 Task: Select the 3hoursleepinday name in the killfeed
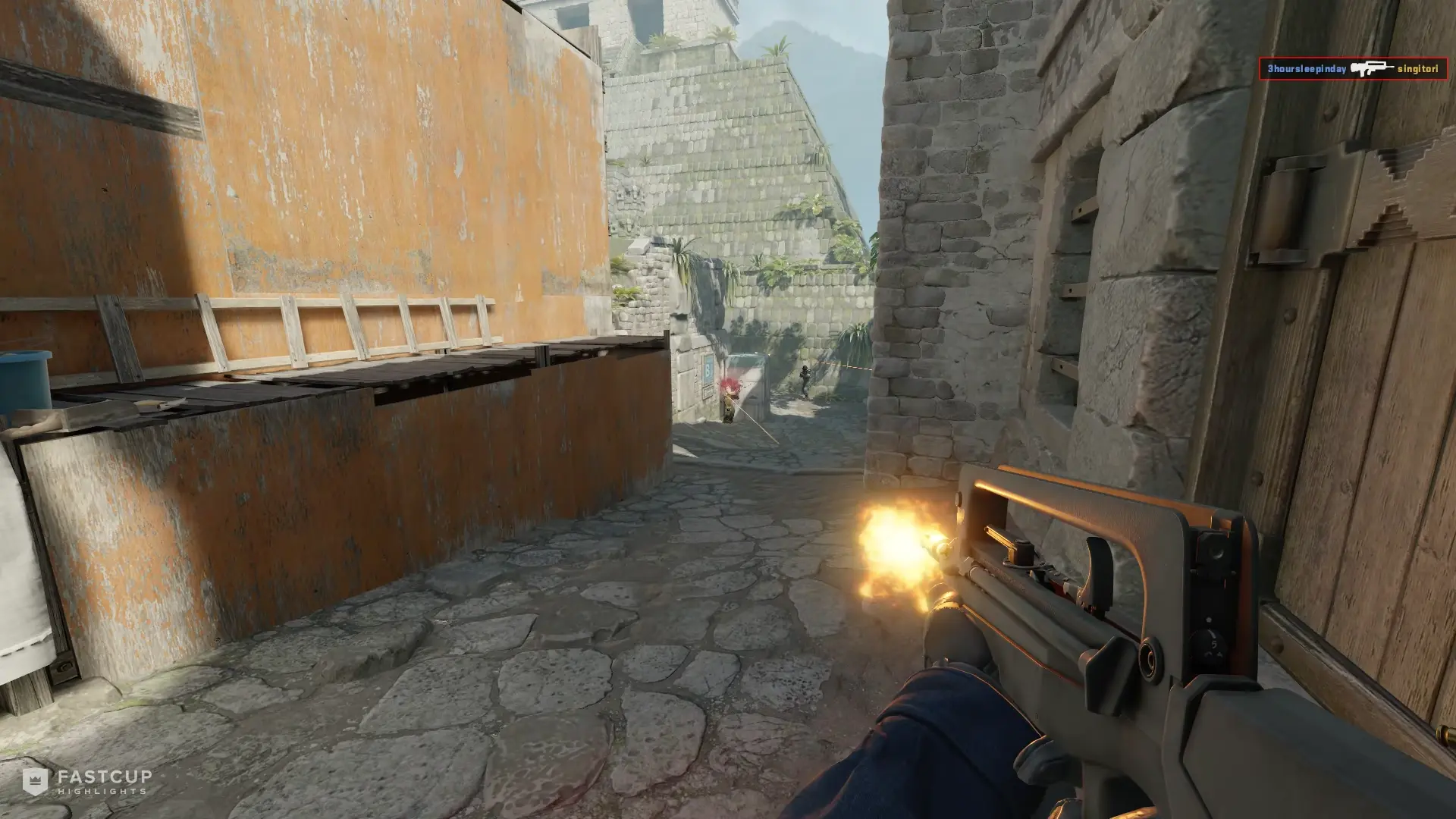[x=1306, y=69]
